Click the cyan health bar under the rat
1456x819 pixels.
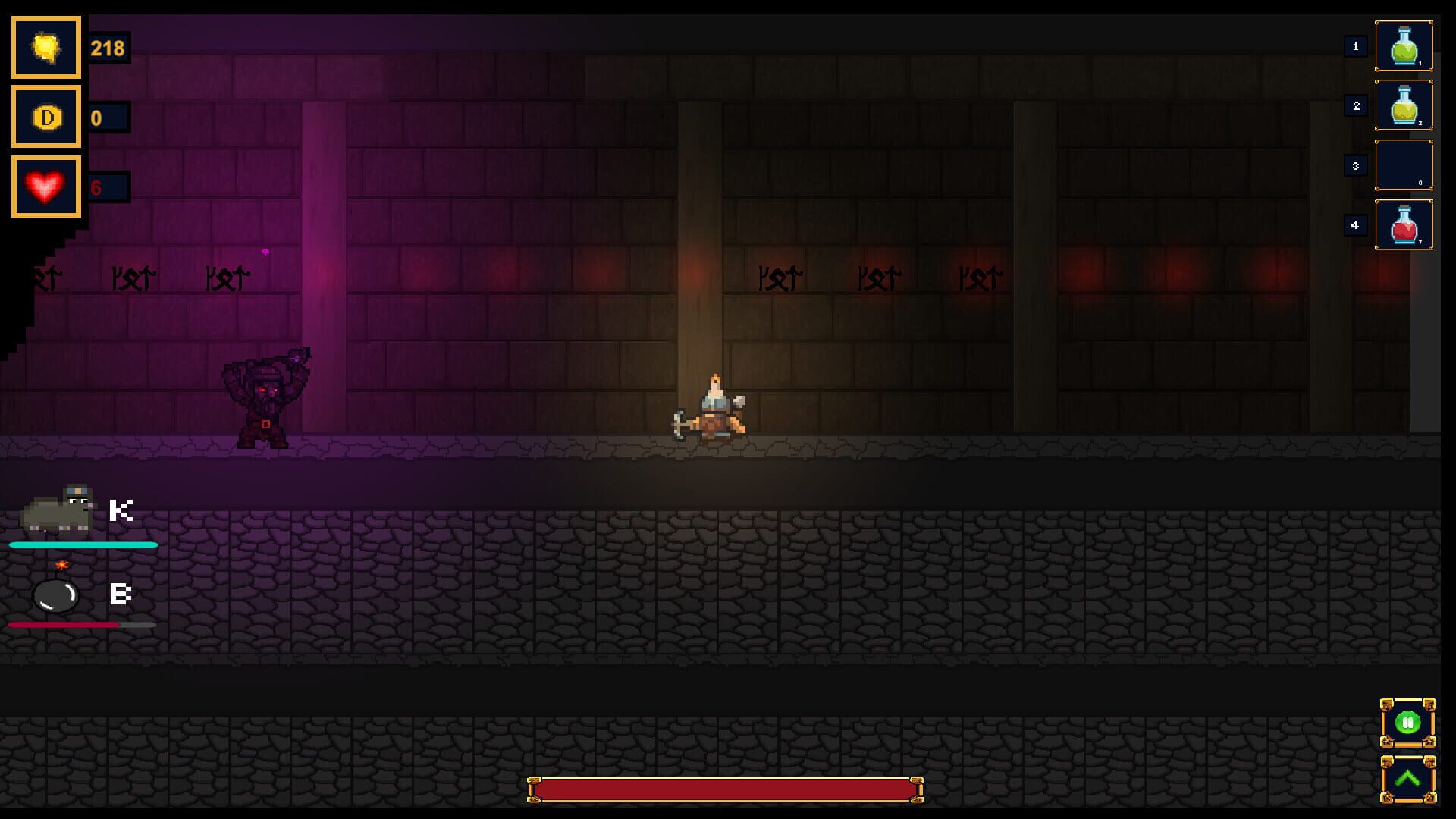pyautogui.click(x=81, y=545)
